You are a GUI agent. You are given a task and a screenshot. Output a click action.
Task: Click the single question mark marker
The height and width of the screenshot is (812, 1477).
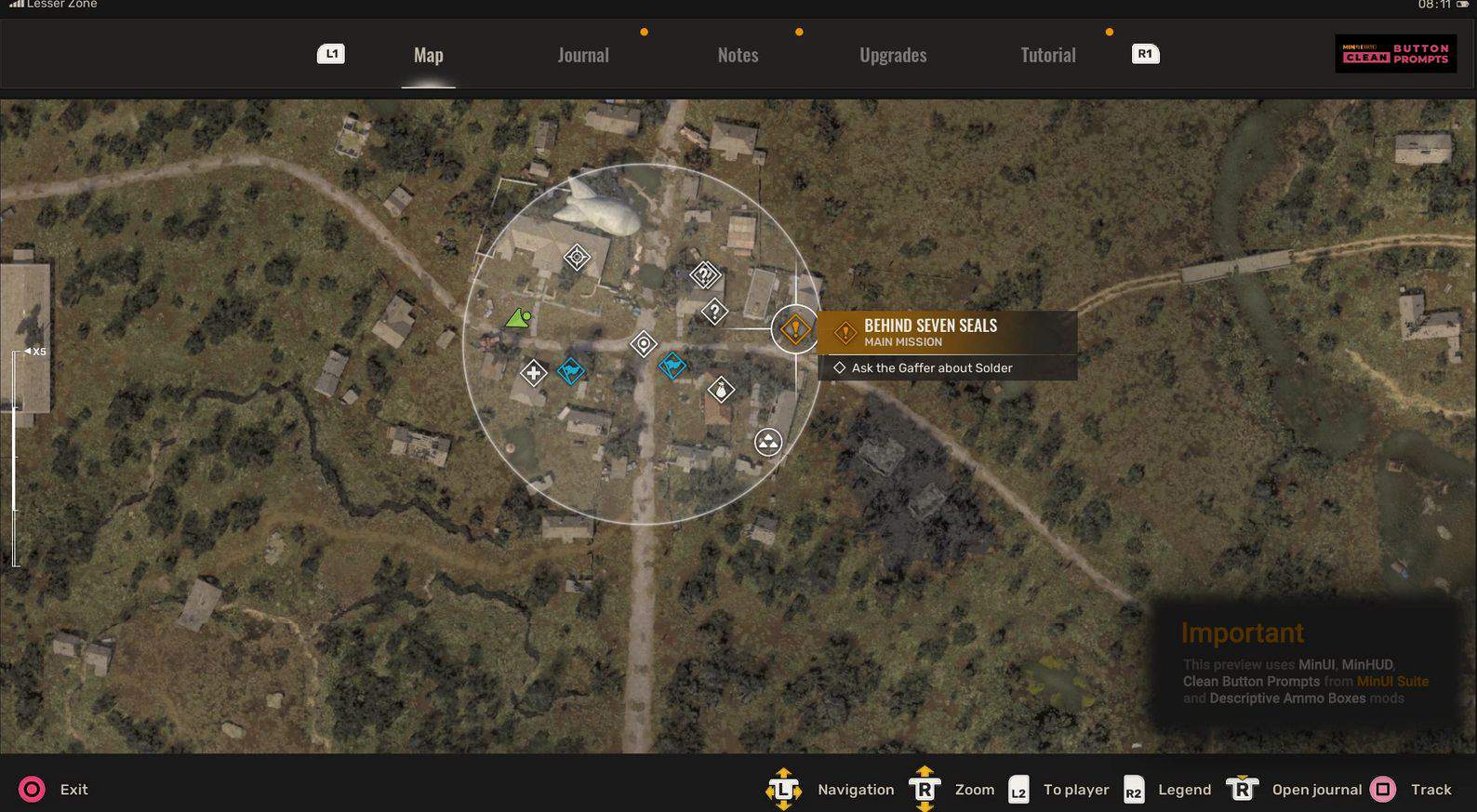click(714, 312)
